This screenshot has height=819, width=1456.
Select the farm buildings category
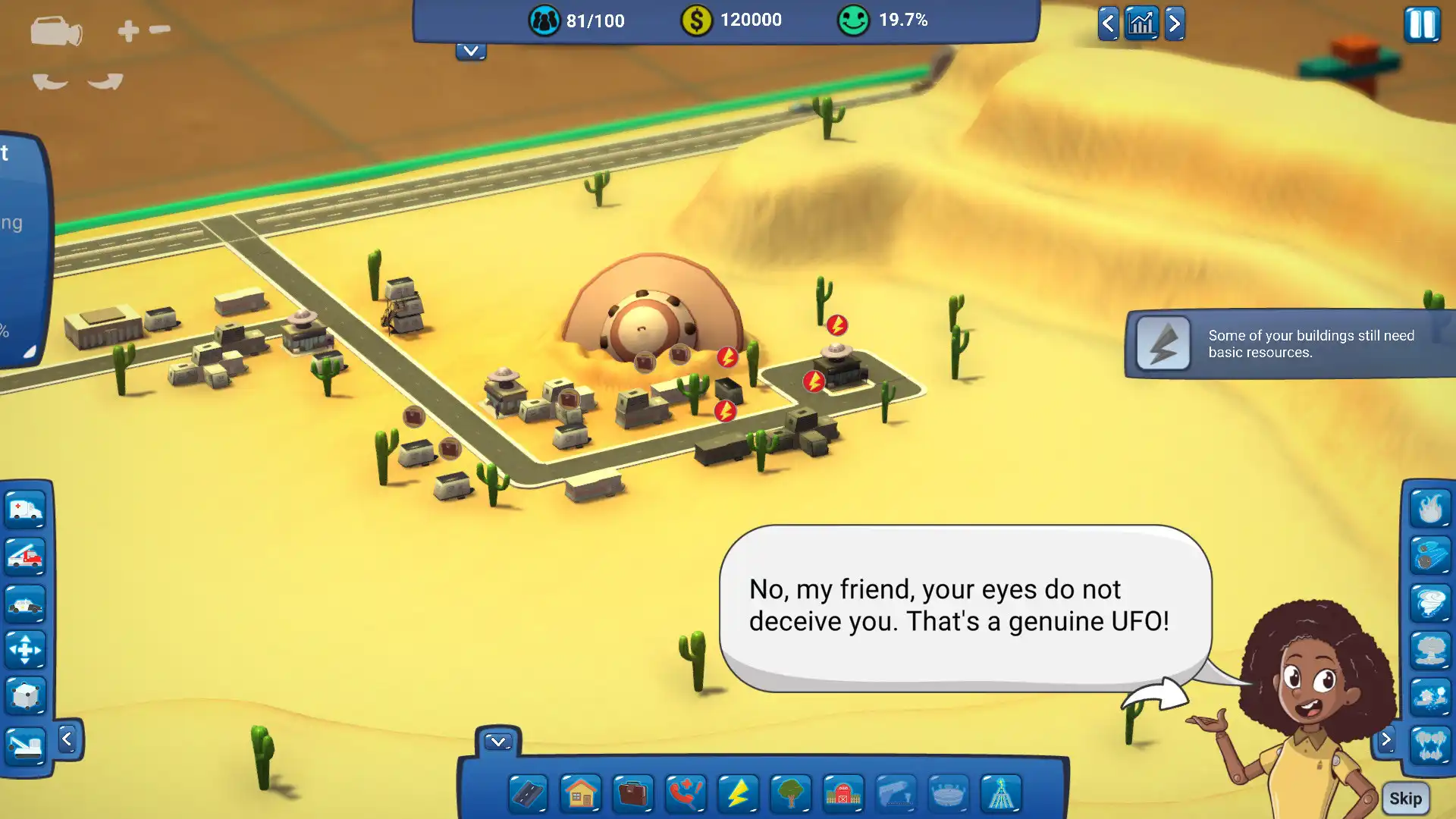point(842,794)
